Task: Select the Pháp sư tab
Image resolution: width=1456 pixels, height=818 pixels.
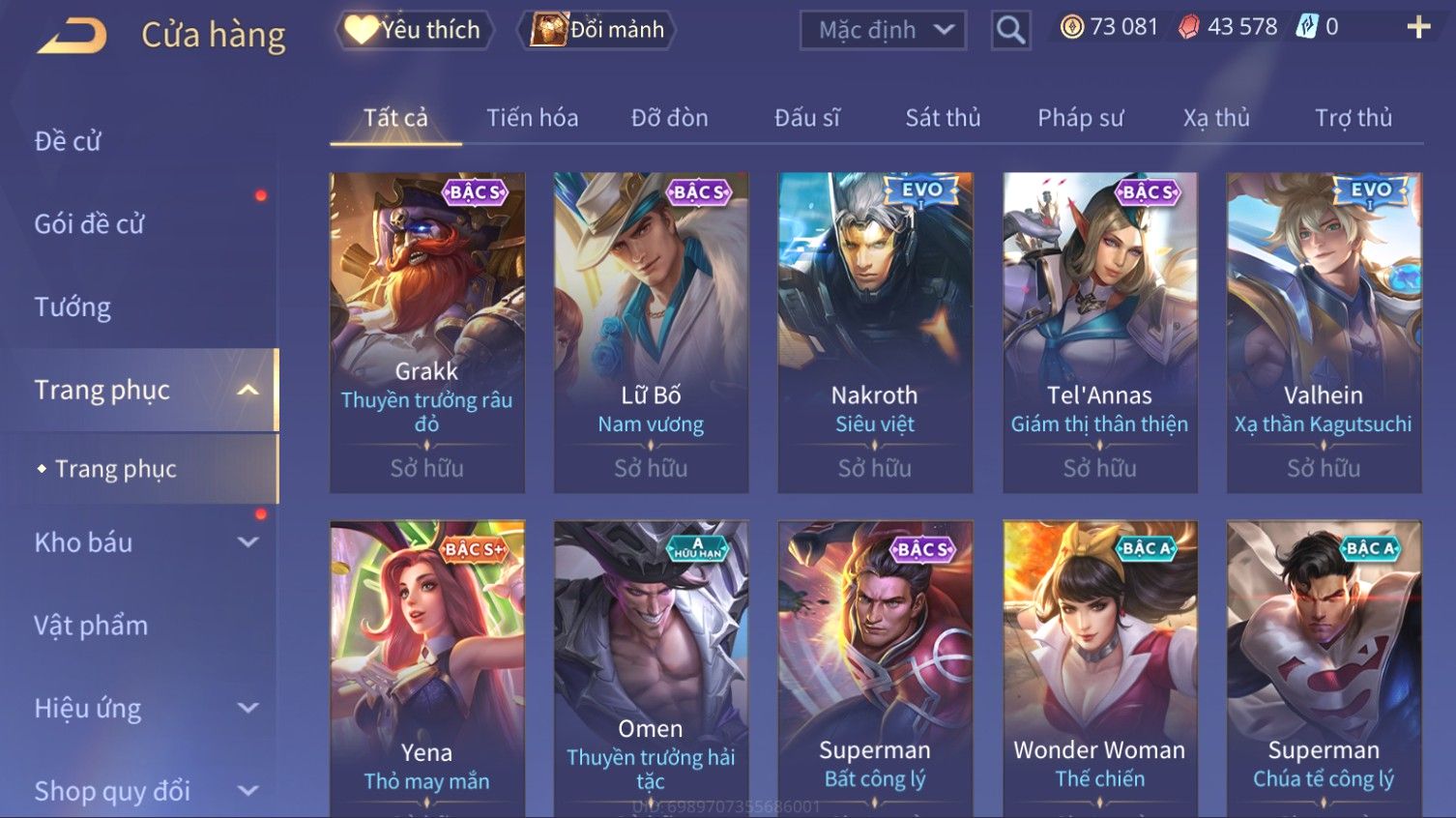Action: [1080, 118]
